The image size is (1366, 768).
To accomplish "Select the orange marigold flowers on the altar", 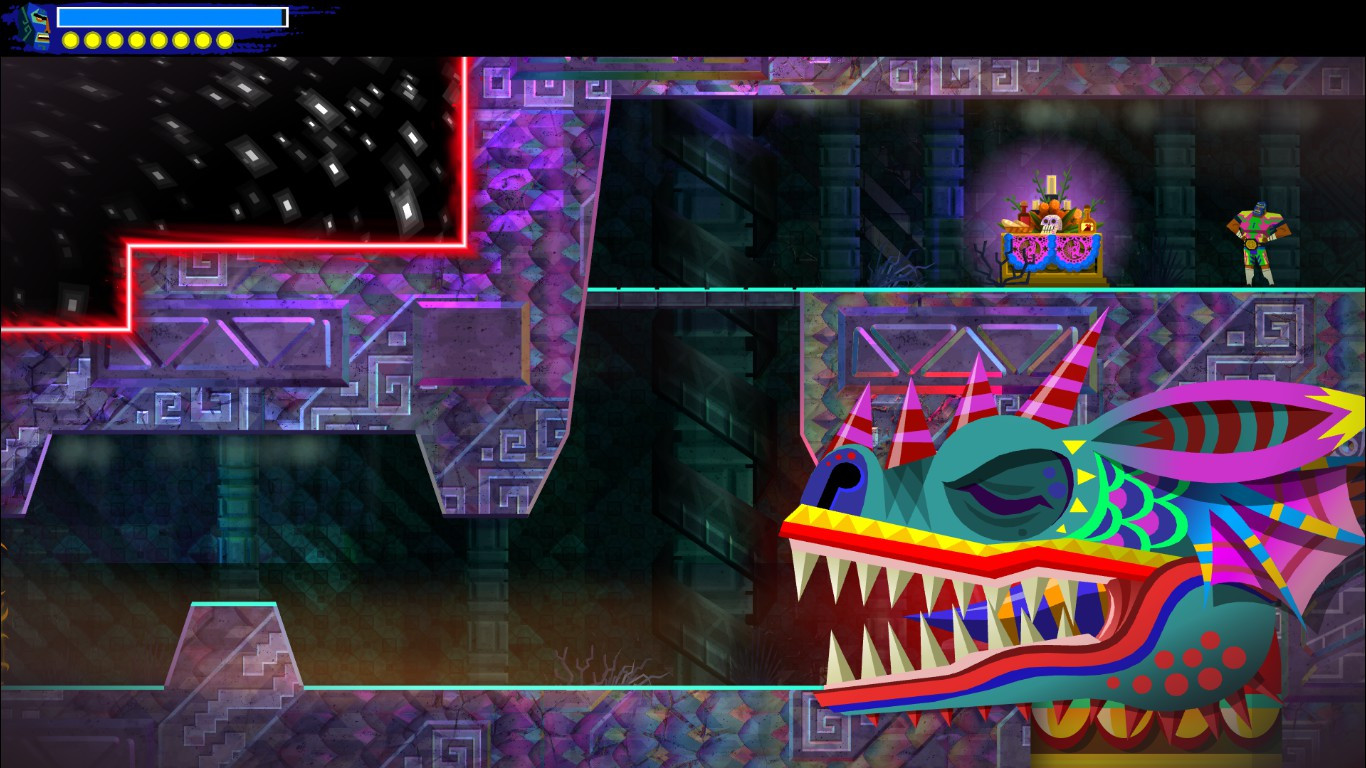I will [x=1055, y=205].
